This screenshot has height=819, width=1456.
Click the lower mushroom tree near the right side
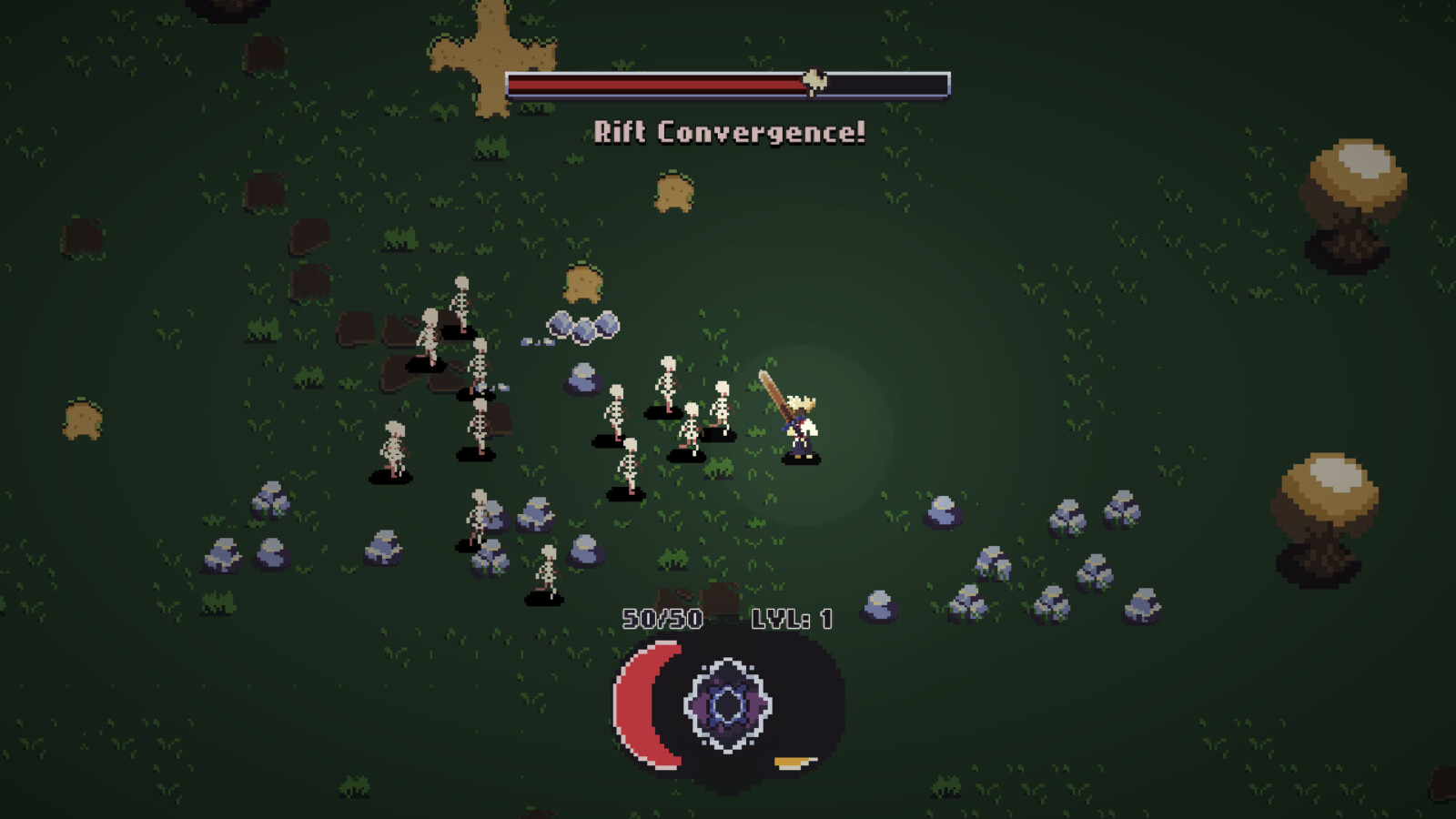pyautogui.click(x=1328, y=491)
